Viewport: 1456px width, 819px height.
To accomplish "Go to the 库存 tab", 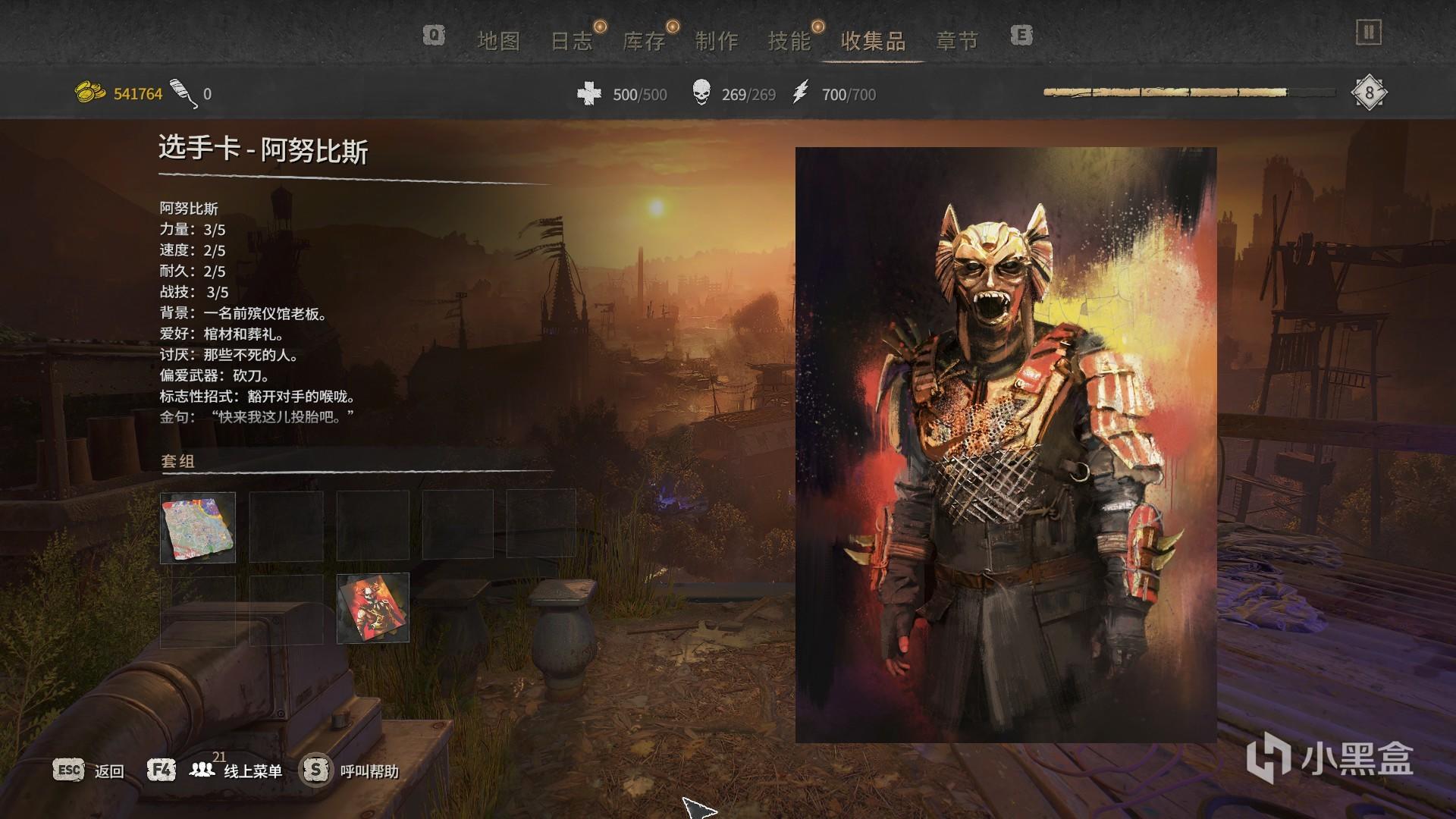I will pyautogui.click(x=644, y=41).
